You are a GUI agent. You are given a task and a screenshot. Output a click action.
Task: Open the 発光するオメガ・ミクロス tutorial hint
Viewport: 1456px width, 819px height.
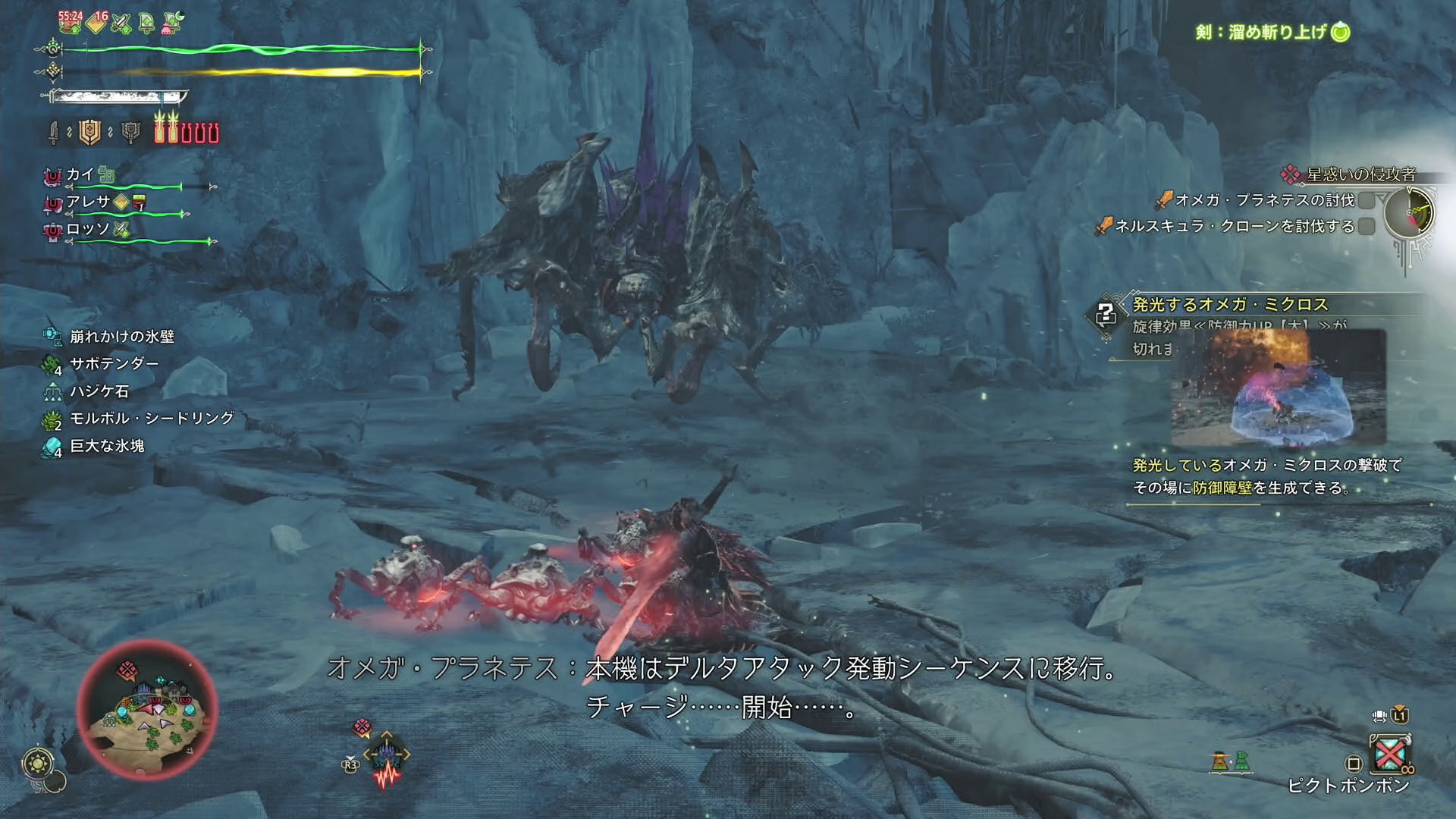(1230, 305)
